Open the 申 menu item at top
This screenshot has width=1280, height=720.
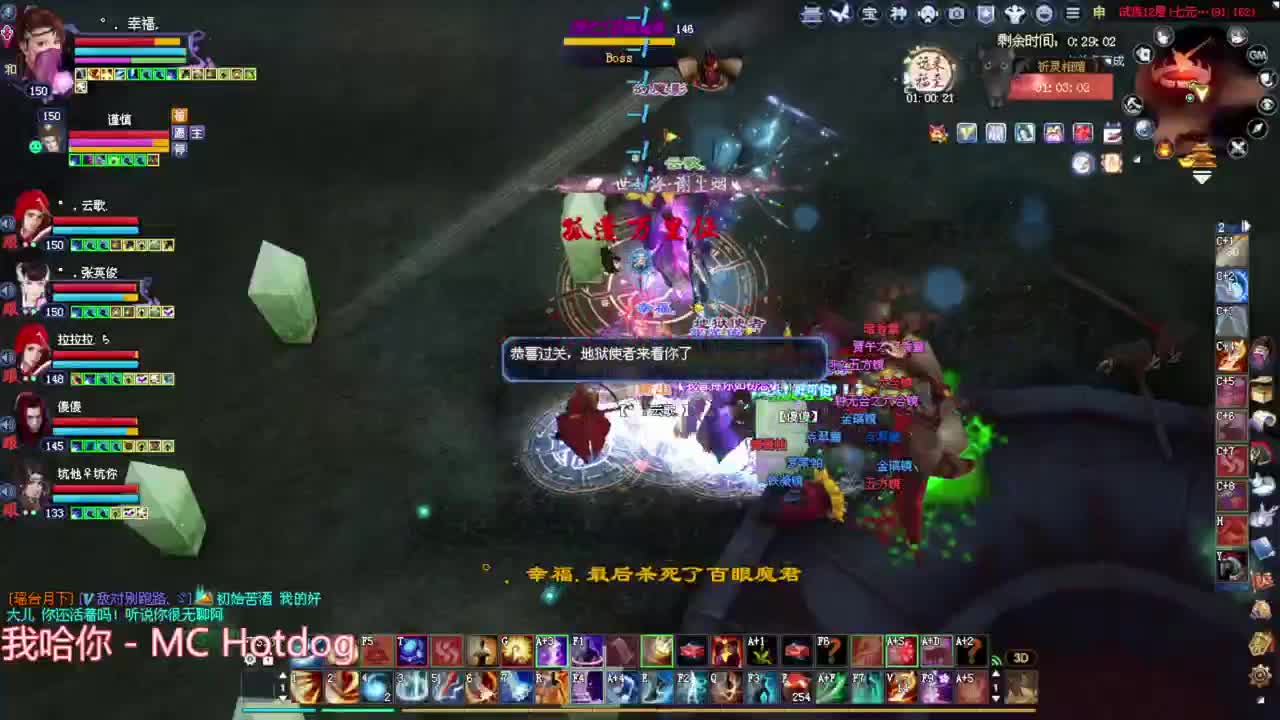click(1096, 13)
